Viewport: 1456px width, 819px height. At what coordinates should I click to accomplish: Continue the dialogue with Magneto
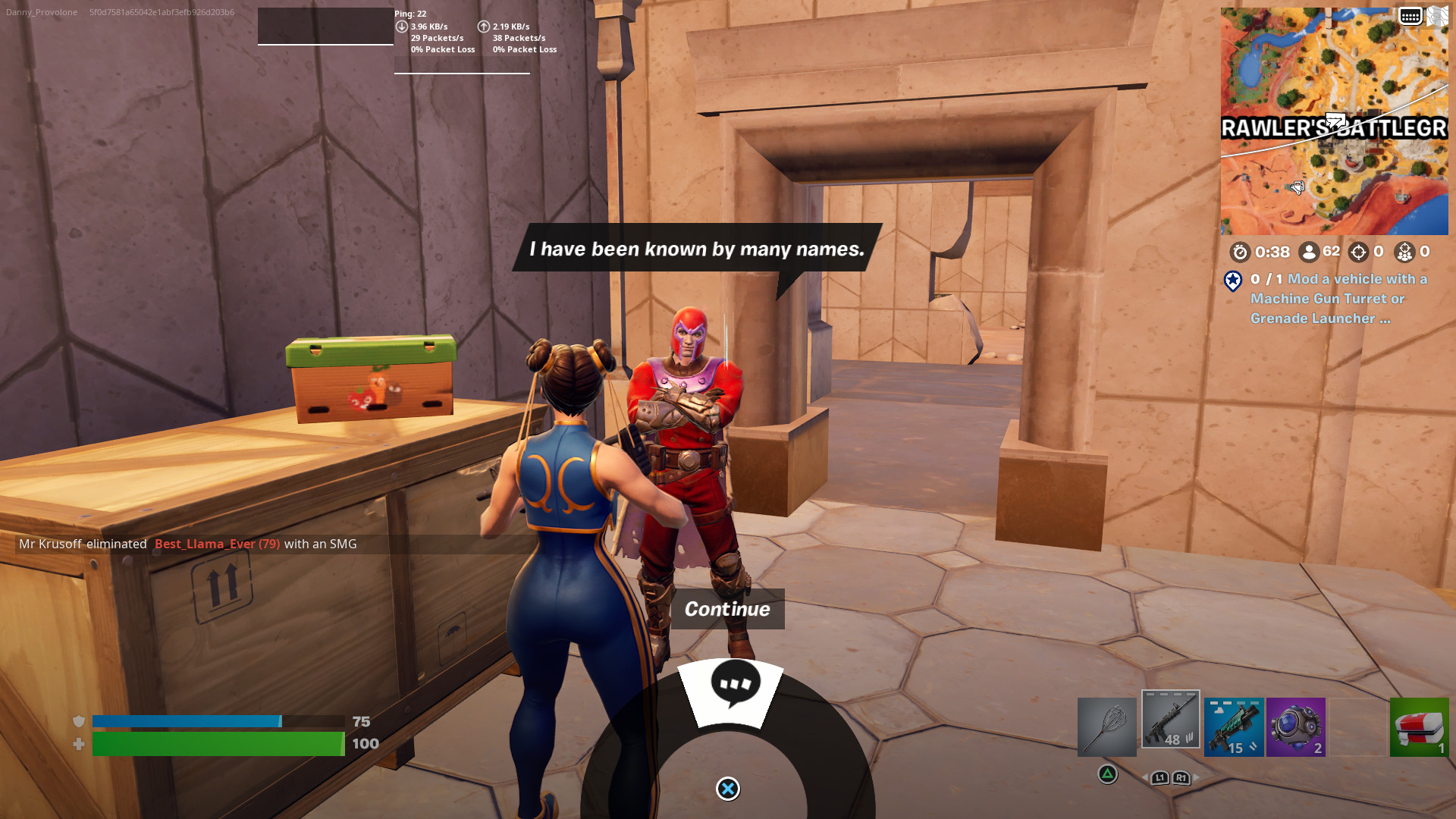pos(727,609)
